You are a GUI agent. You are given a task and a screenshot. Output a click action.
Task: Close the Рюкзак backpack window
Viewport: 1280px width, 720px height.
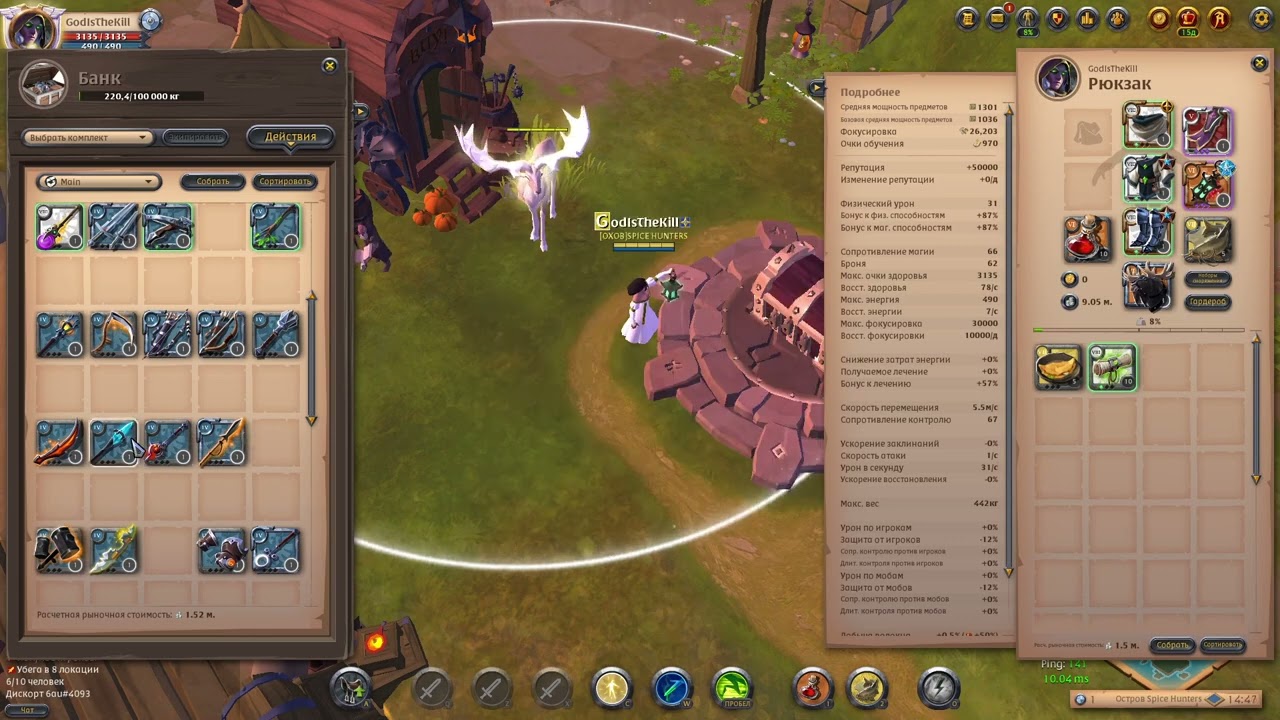(x=1259, y=64)
